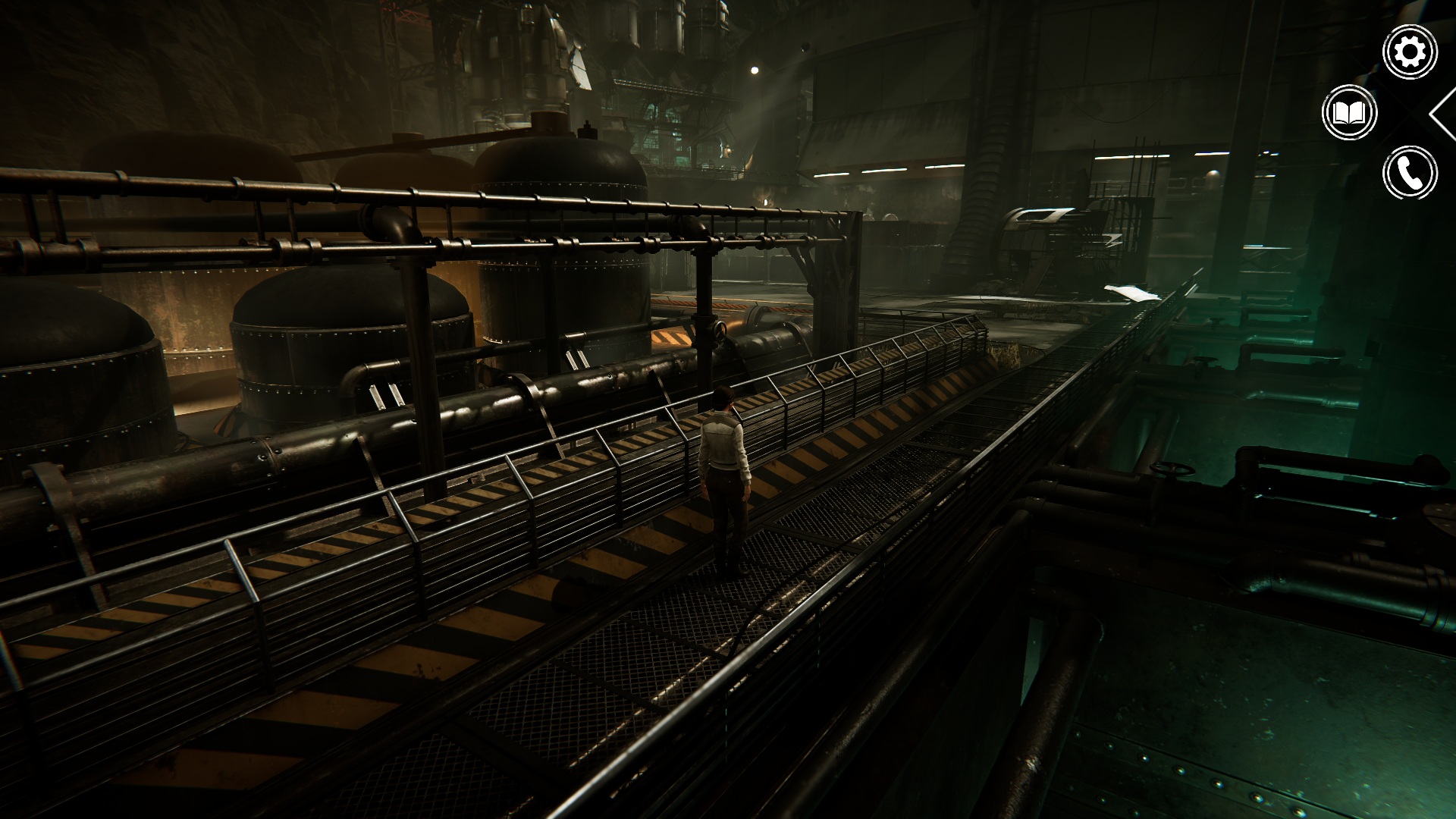
Task: Activate the phone call icon
Action: pyautogui.click(x=1410, y=174)
